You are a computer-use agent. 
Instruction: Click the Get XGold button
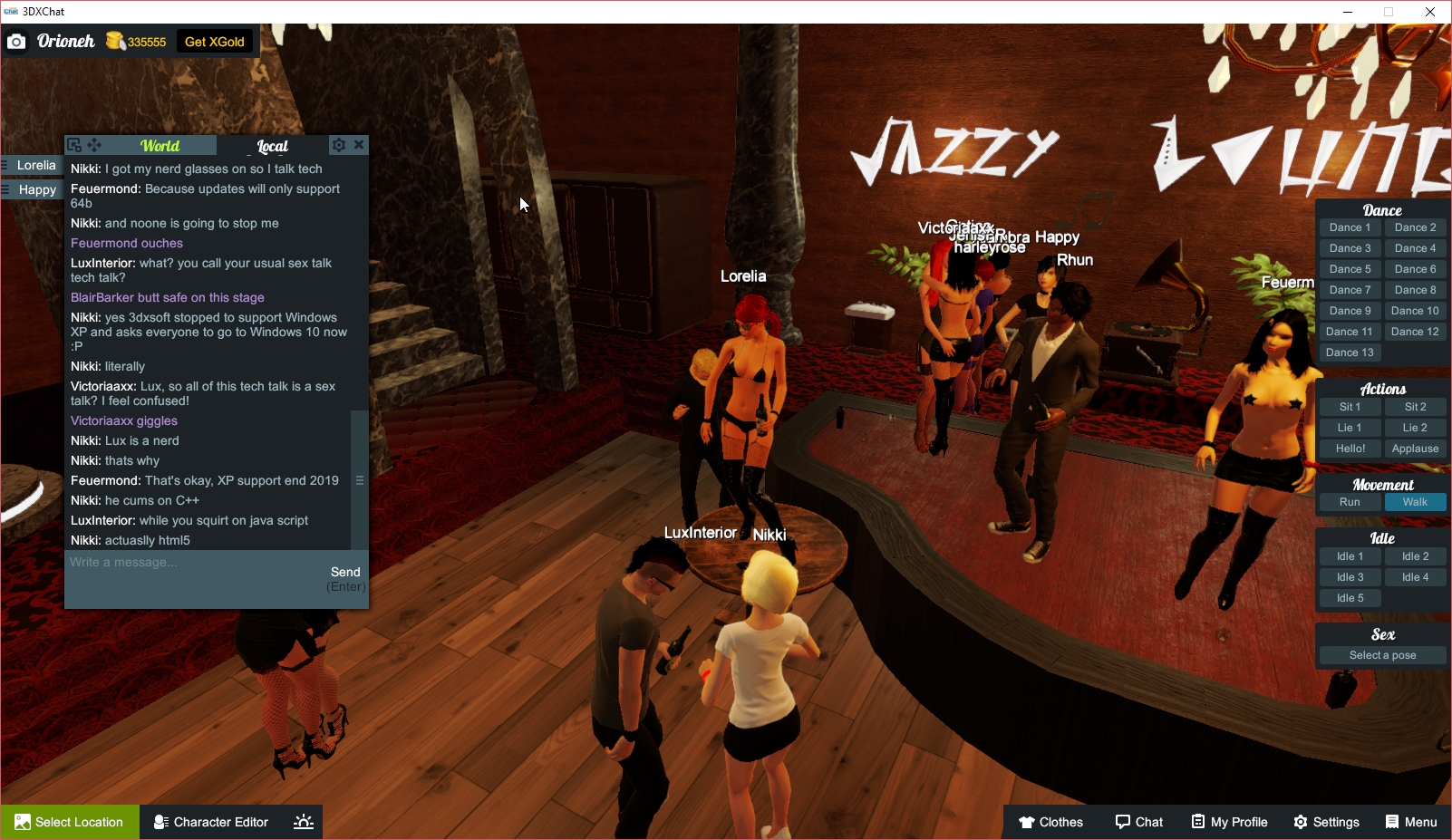pyautogui.click(x=215, y=41)
